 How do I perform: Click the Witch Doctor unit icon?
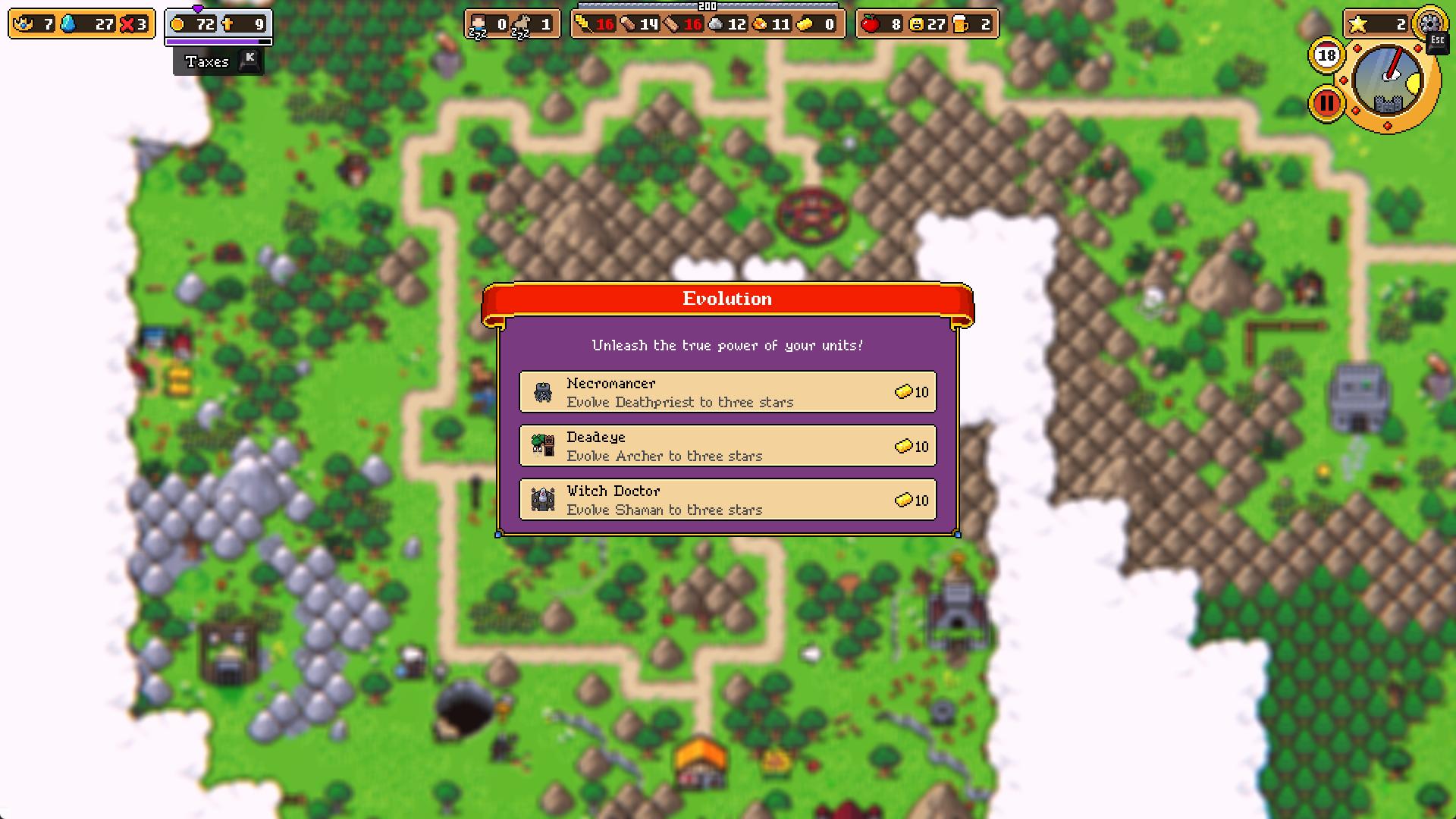543,500
